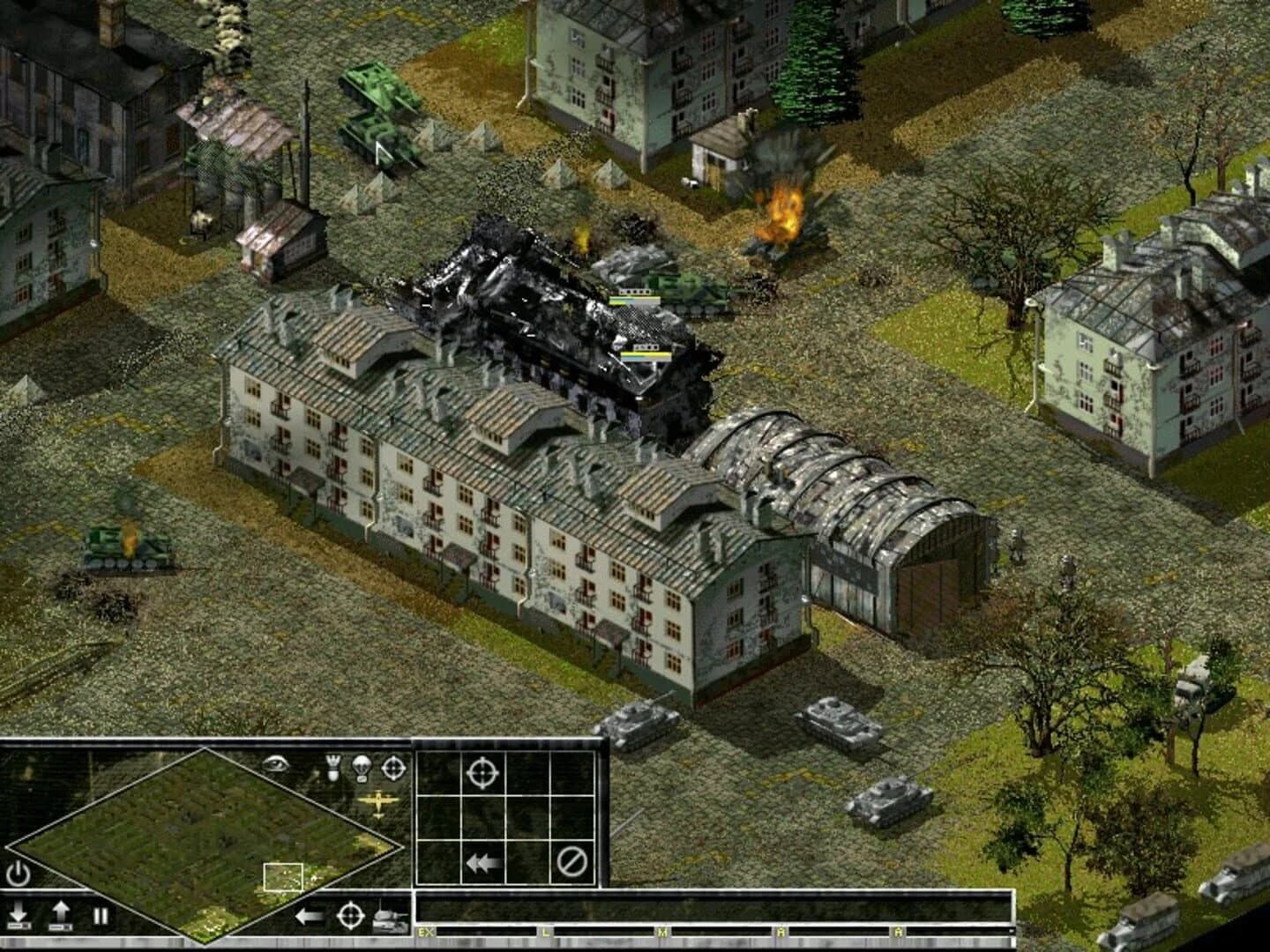1270x952 pixels.
Task: Click the cancel order (no-entry) icon
Action: [571, 862]
